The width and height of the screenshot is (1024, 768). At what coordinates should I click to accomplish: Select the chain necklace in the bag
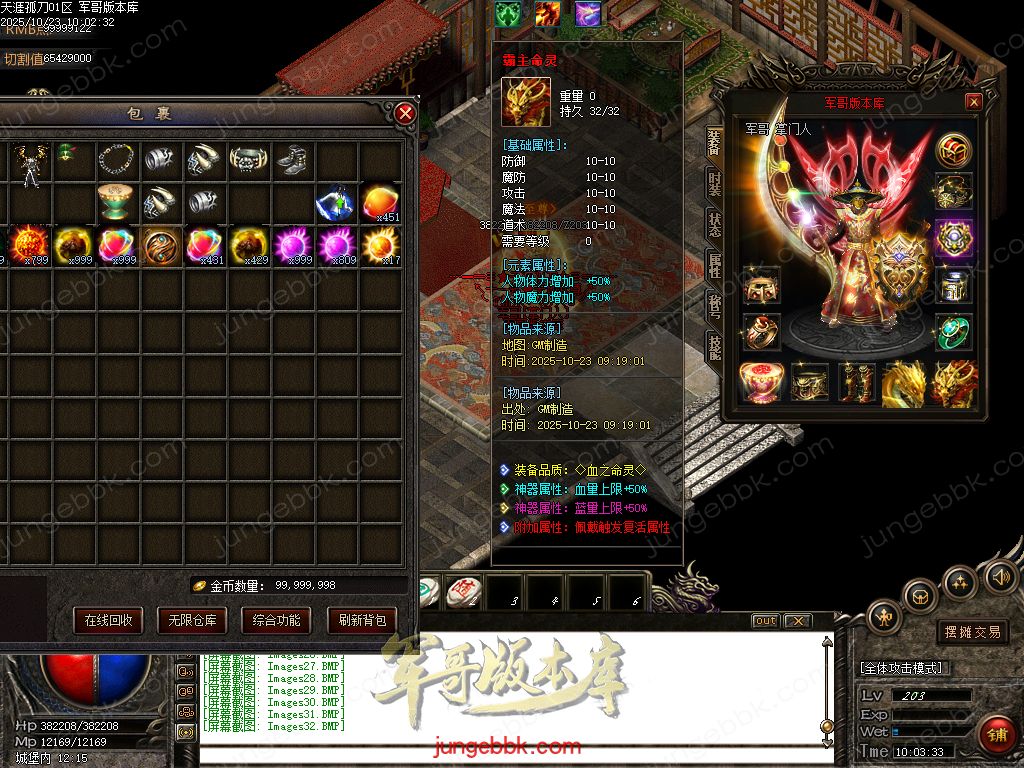click(x=117, y=159)
